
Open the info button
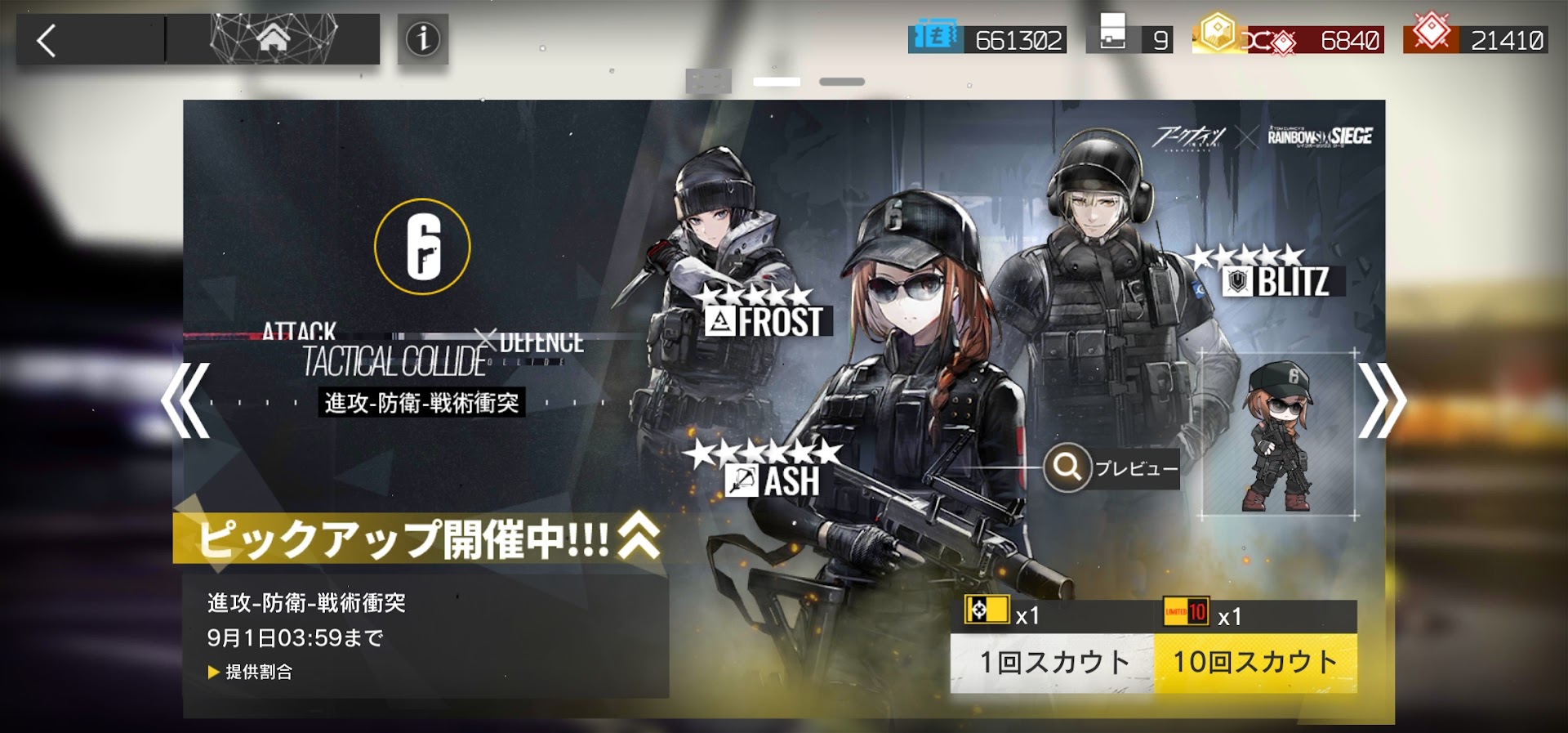tap(423, 39)
